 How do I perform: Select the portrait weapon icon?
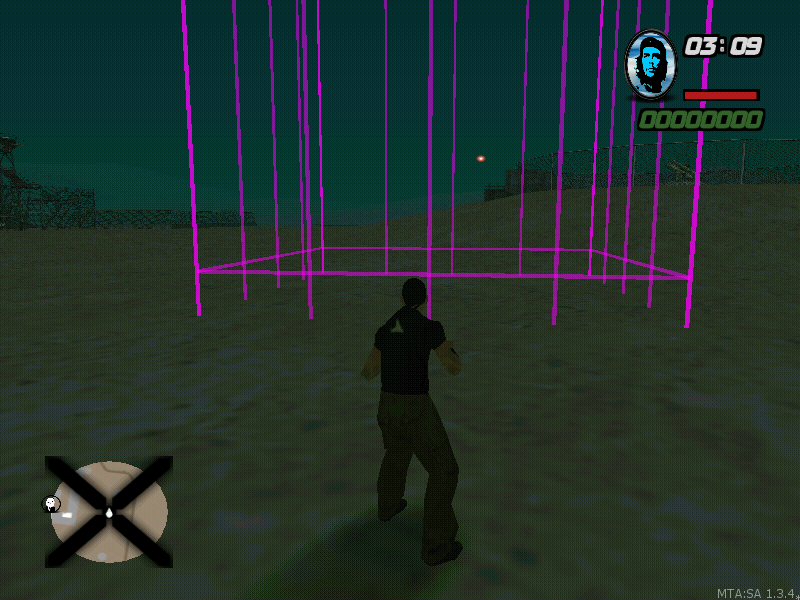pyautogui.click(x=651, y=64)
